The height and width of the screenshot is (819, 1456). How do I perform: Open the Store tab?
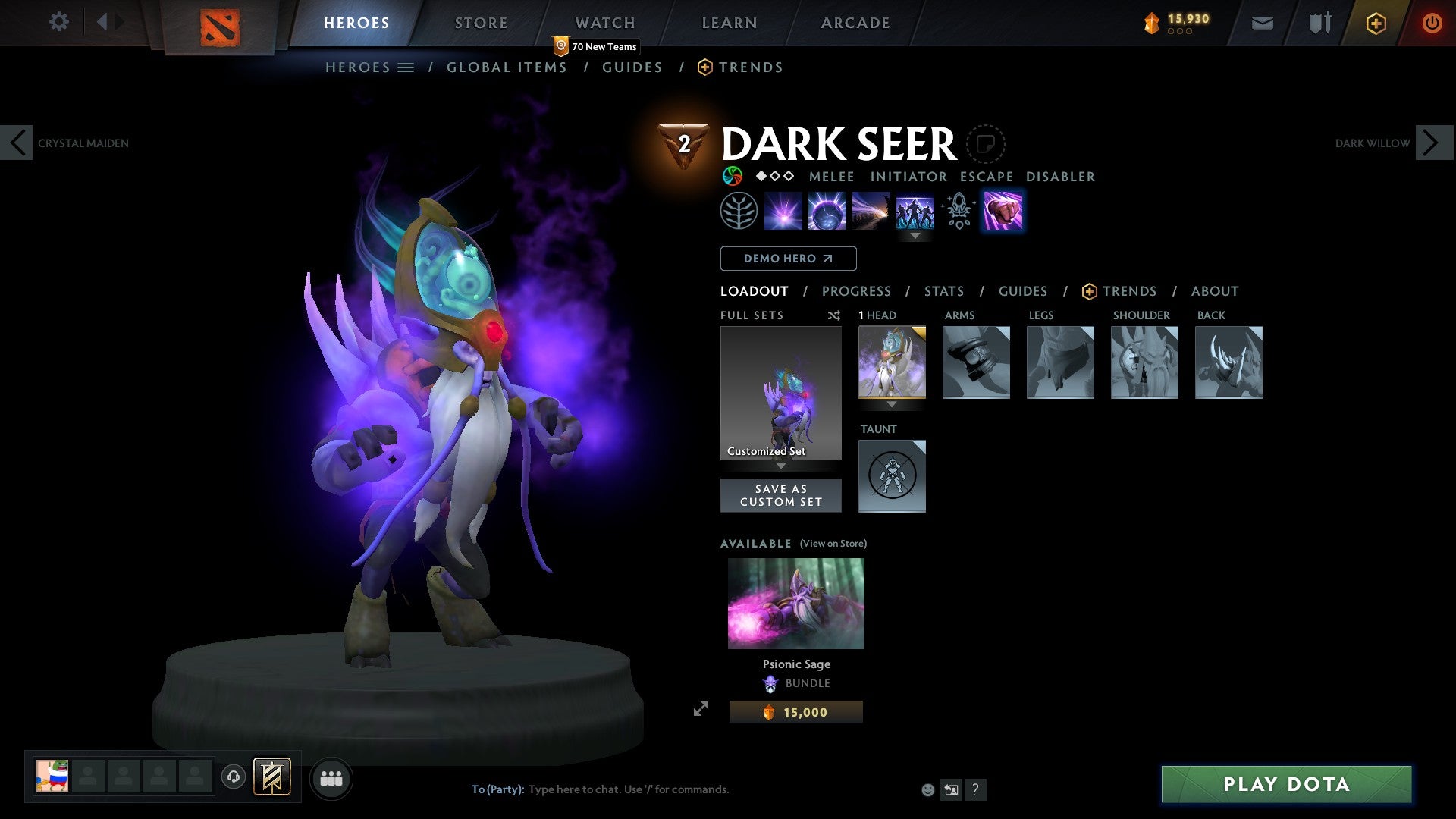click(481, 23)
